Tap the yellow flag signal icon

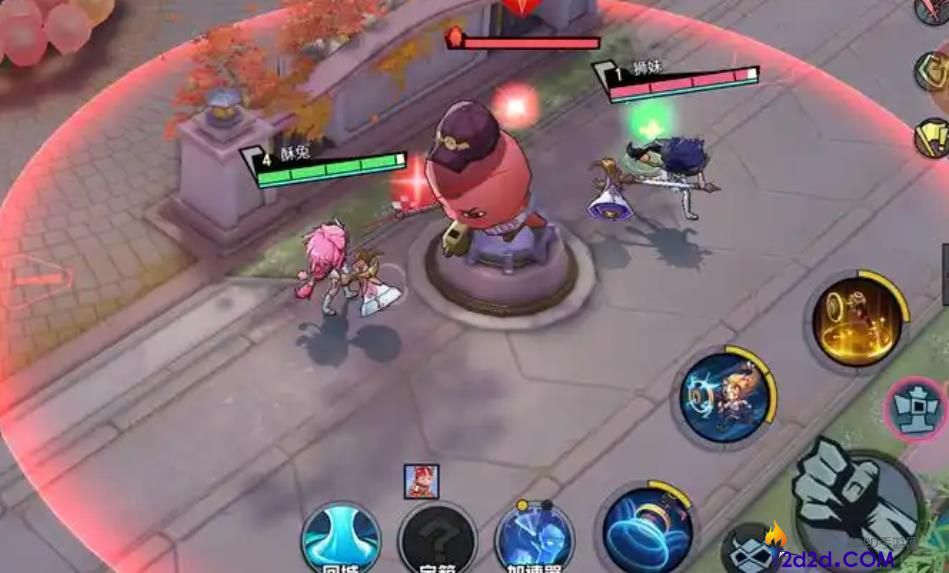click(933, 137)
